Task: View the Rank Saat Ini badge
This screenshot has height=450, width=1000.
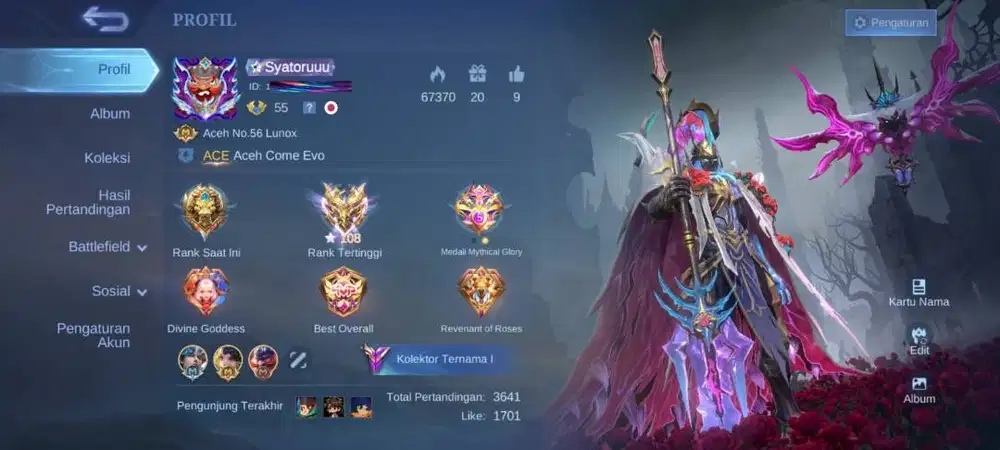Action: click(x=205, y=211)
